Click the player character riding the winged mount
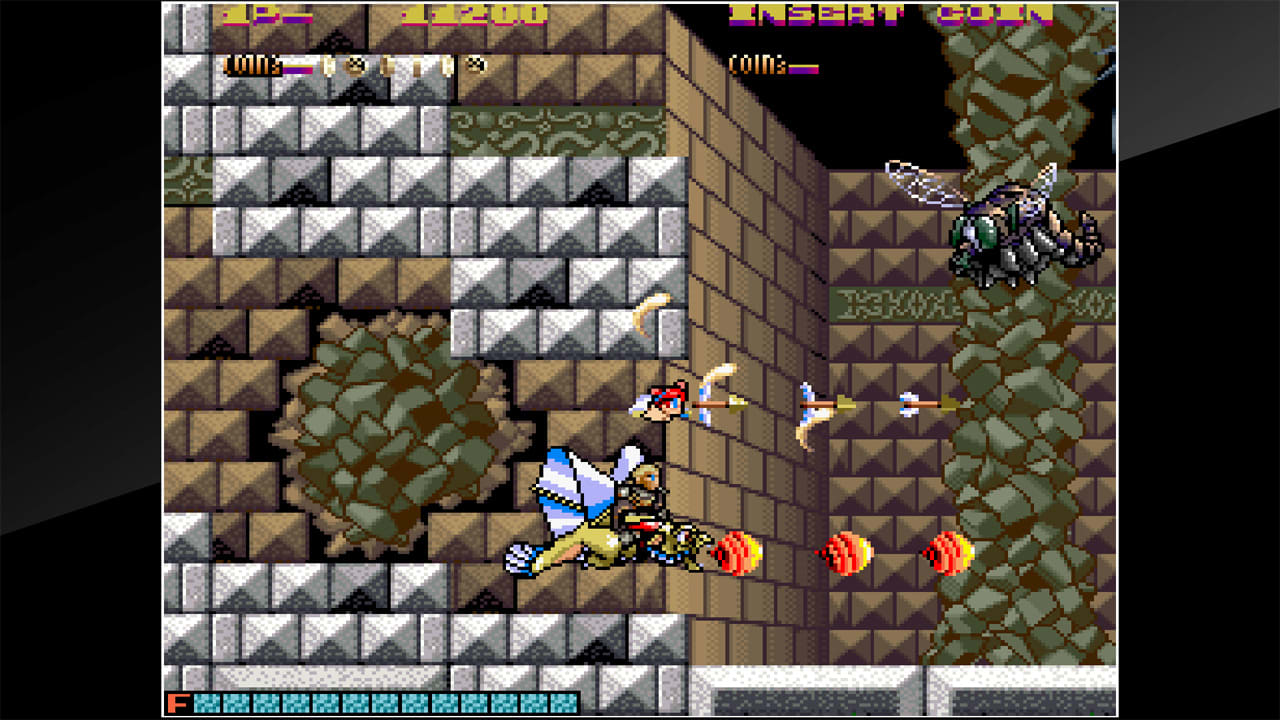Image resolution: width=1280 pixels, height=720 pixels. click(640, 500)
